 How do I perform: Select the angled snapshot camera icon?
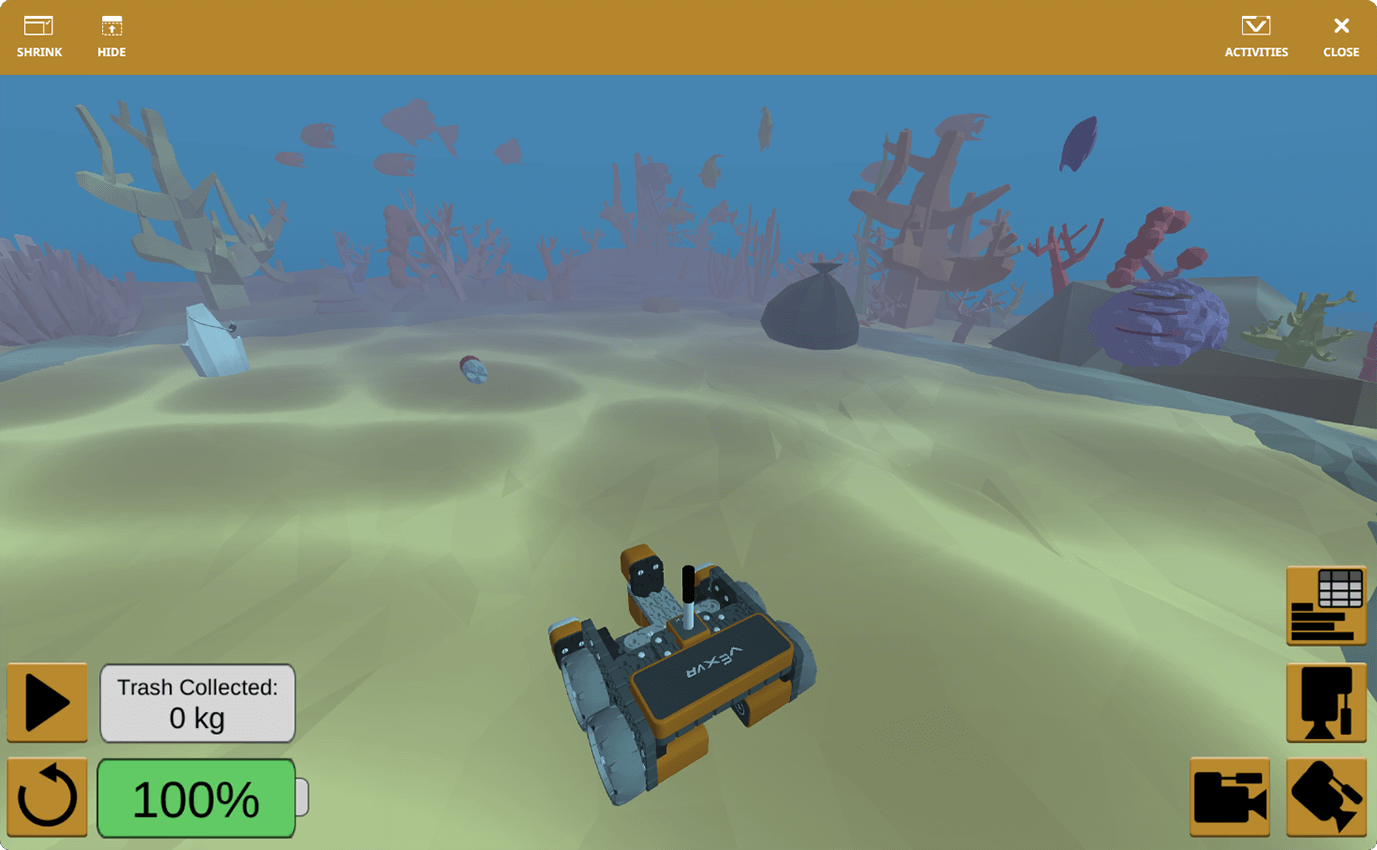tap(1327, 798)
